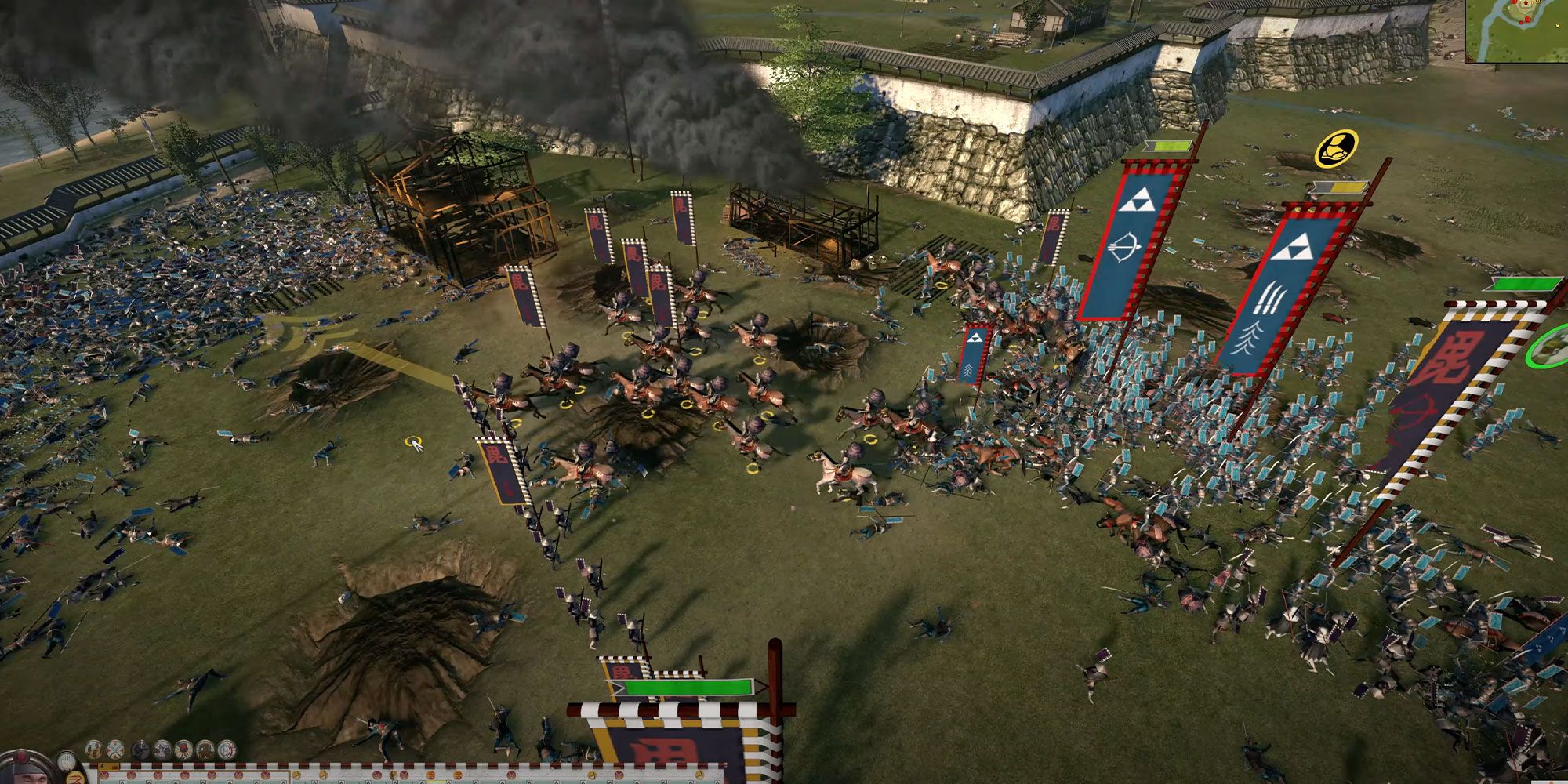Click the yellow clan mon marker floating over the enemy army
The width and height of the screenshot is (1568, 784).
(x=1336, y=148)
